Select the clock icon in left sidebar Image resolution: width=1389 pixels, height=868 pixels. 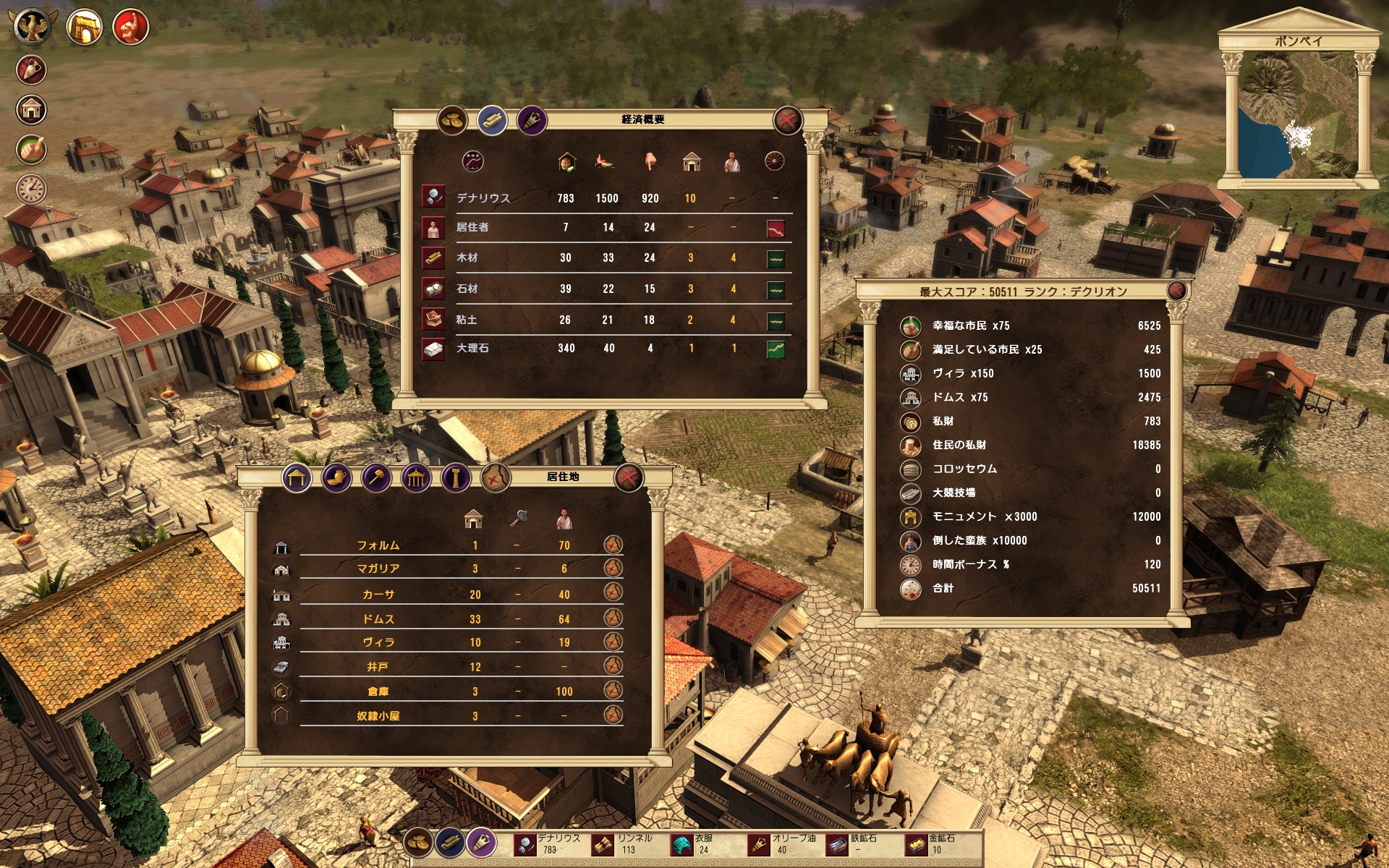tap(31, 189)
